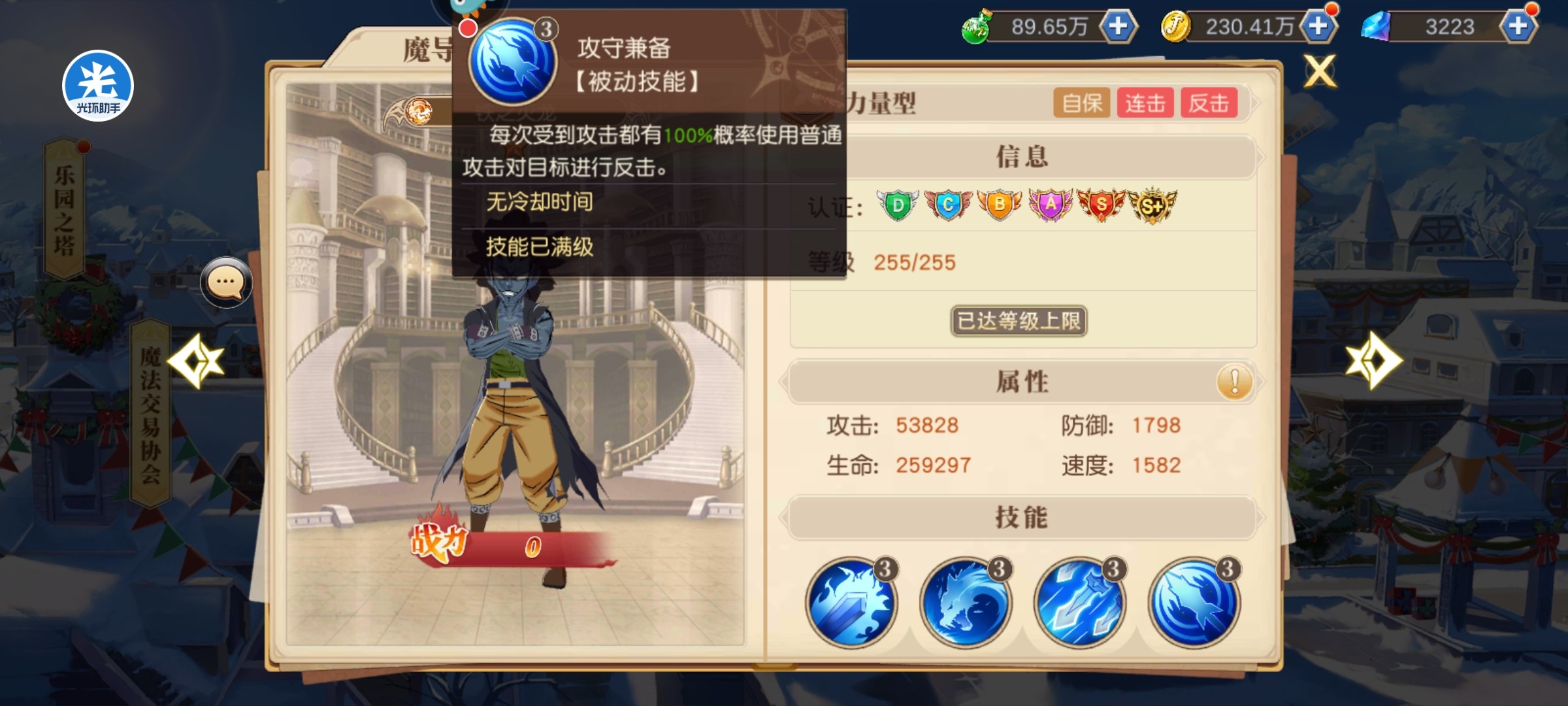Select the lightning blade skill icon
Image resolution: width=1568 pixels, height=706 pixels.
(x=1080, y=603)
